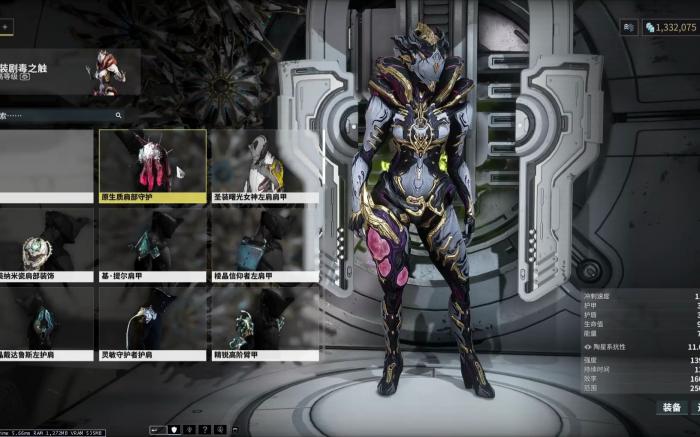Open the question mark help icon
700x437 pixels.
205,429
